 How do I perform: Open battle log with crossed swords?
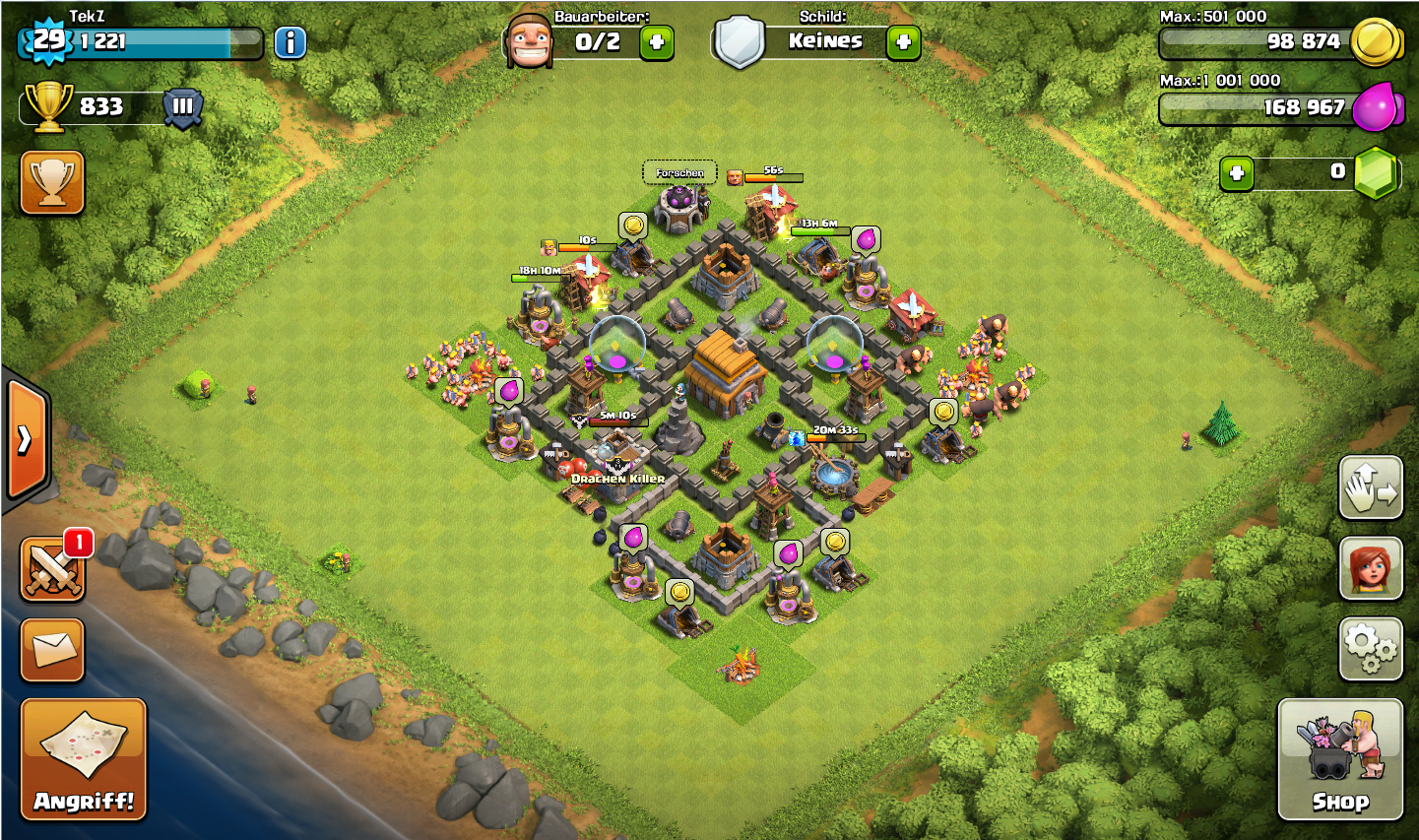coord(52,569)
